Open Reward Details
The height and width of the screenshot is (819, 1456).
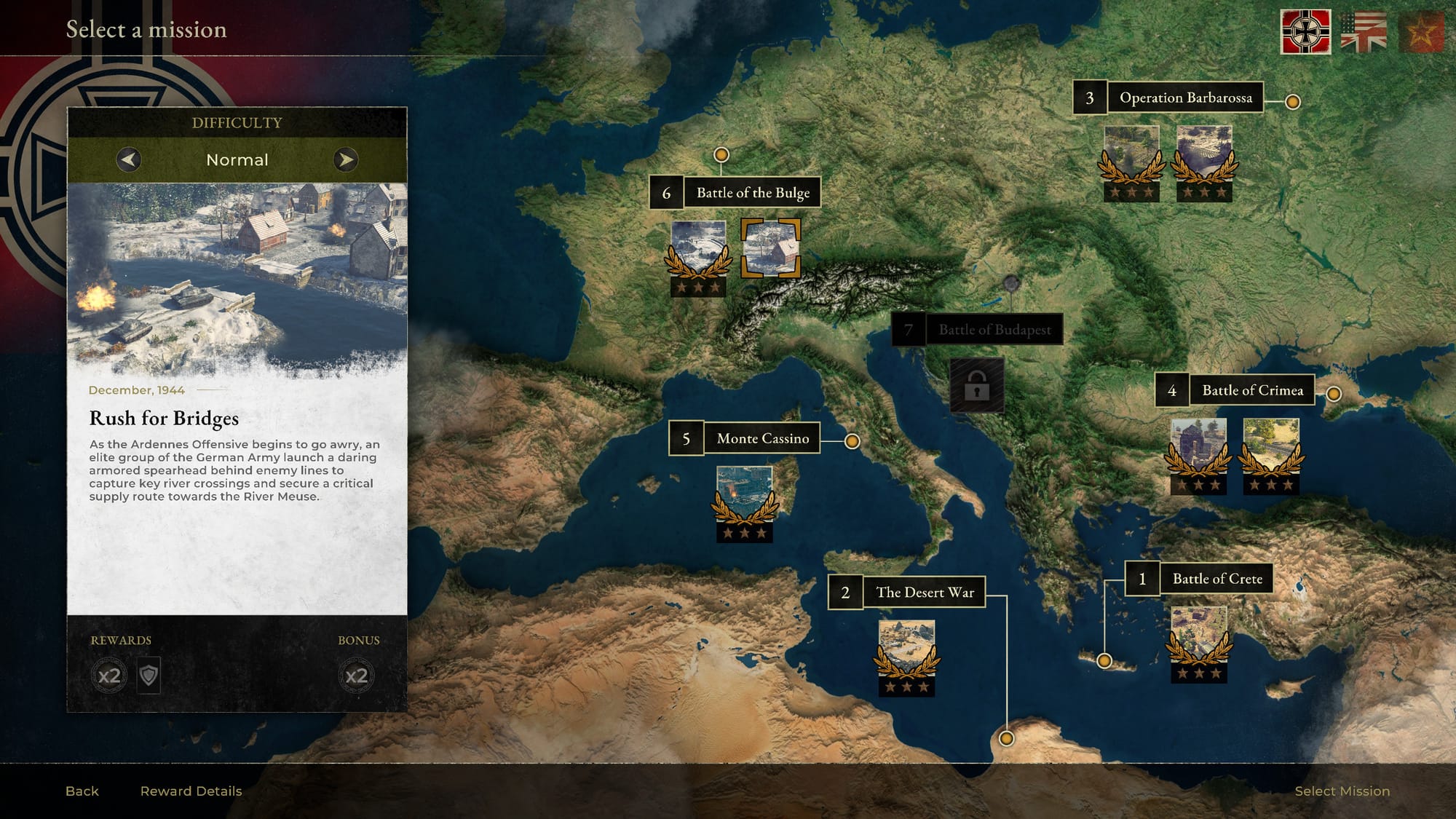point(191,791)
